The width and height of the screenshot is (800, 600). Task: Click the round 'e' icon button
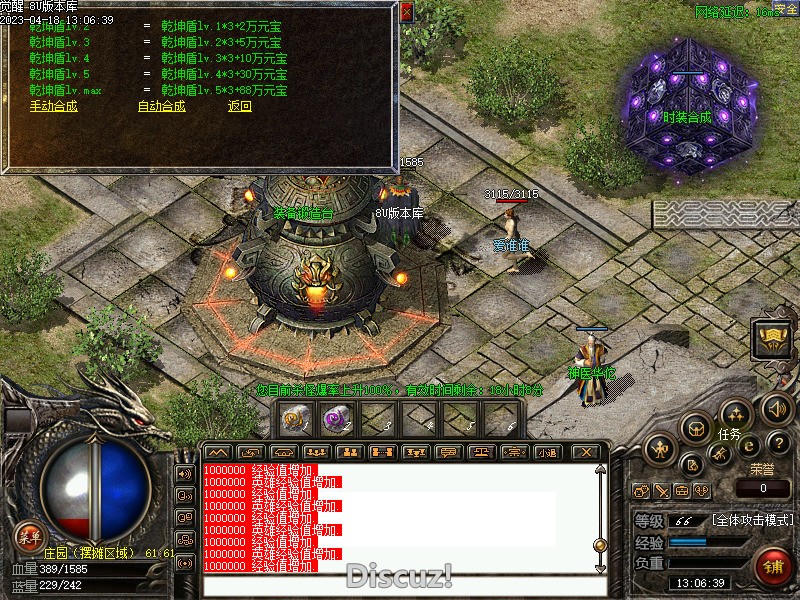point(750,447)
